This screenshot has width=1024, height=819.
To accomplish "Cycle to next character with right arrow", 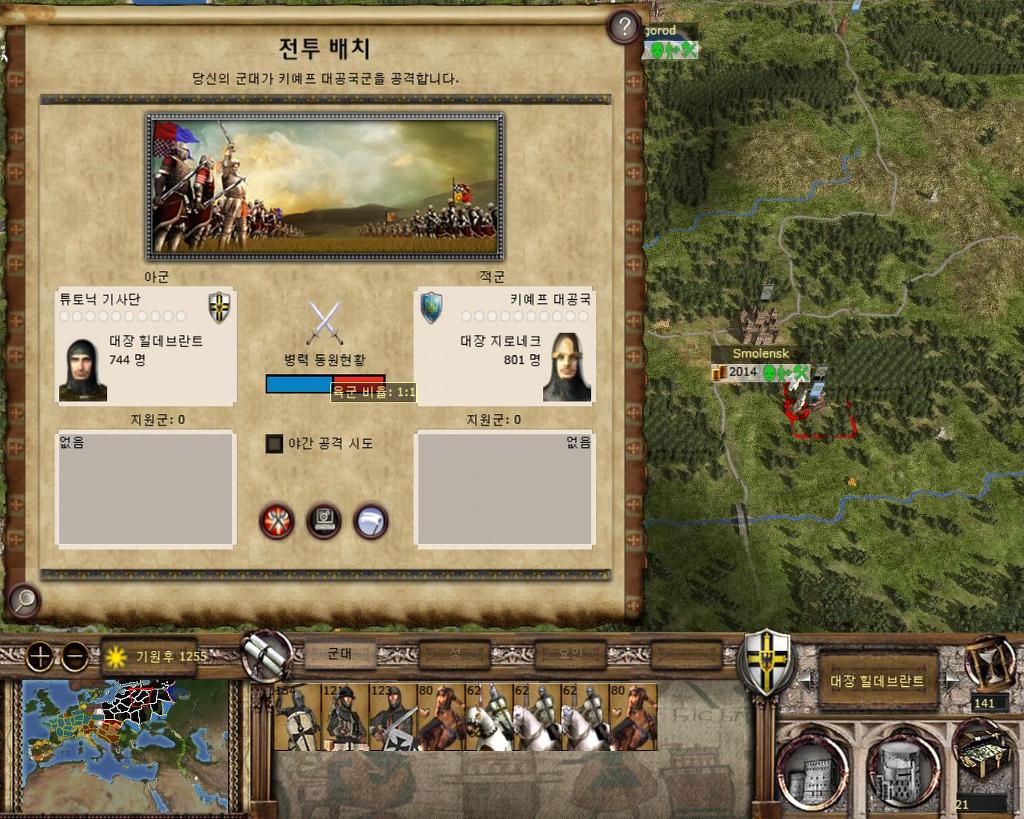I will (952, 682).
